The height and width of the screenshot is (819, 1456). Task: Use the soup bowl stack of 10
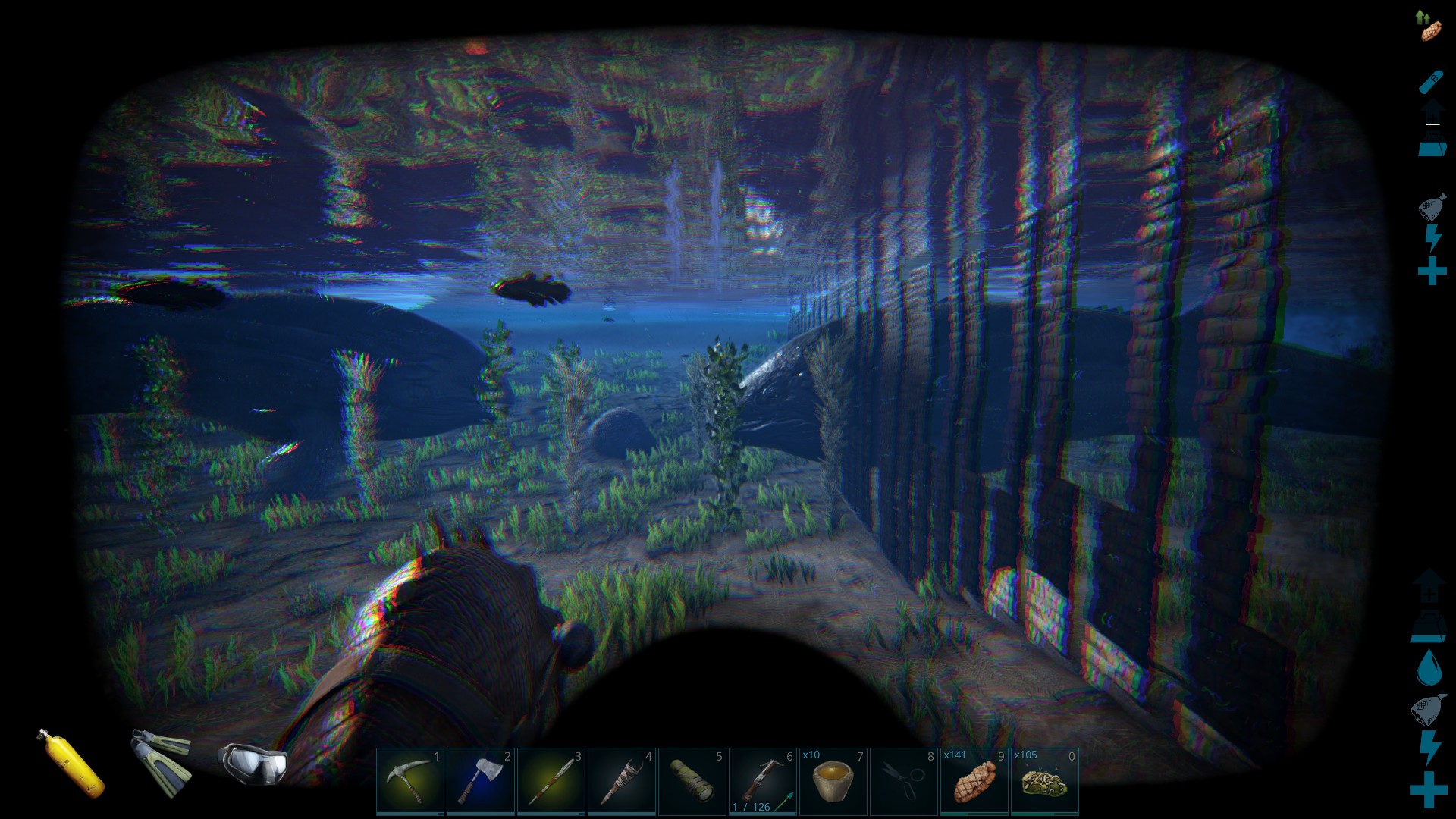pyautogui.click(x=833, y=780)
